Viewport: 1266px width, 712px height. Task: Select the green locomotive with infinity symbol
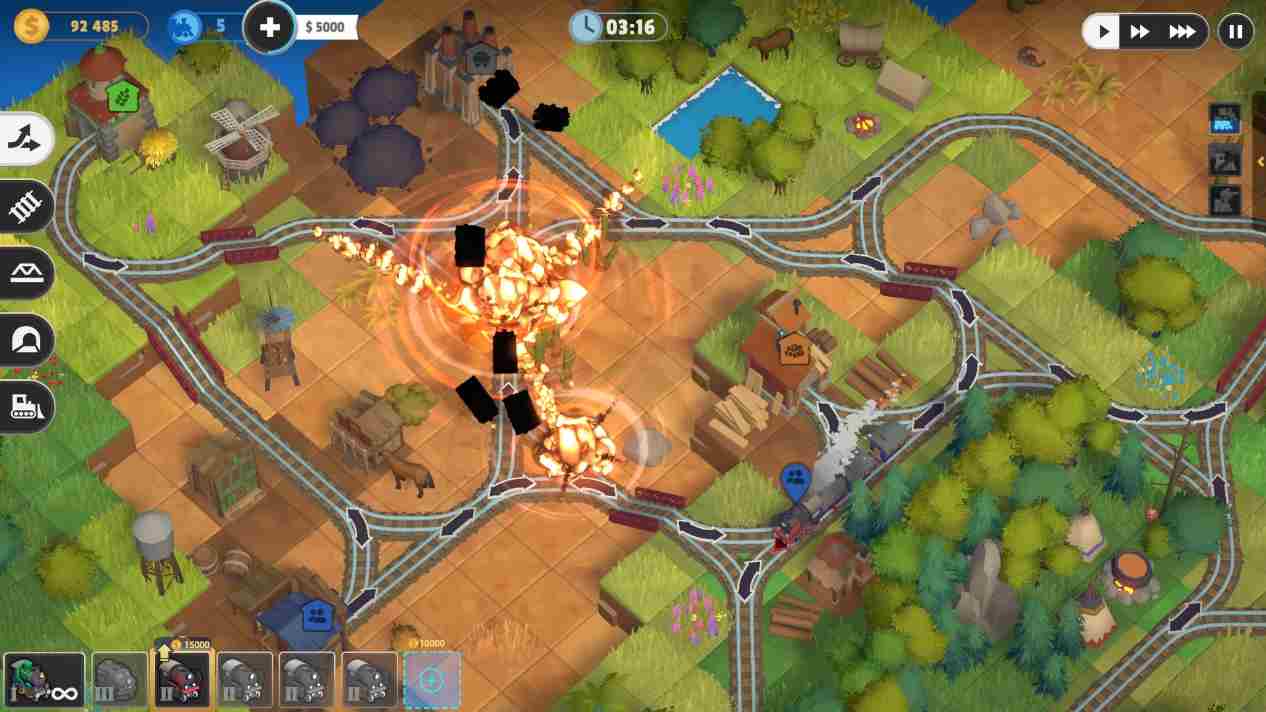(44, 680)
